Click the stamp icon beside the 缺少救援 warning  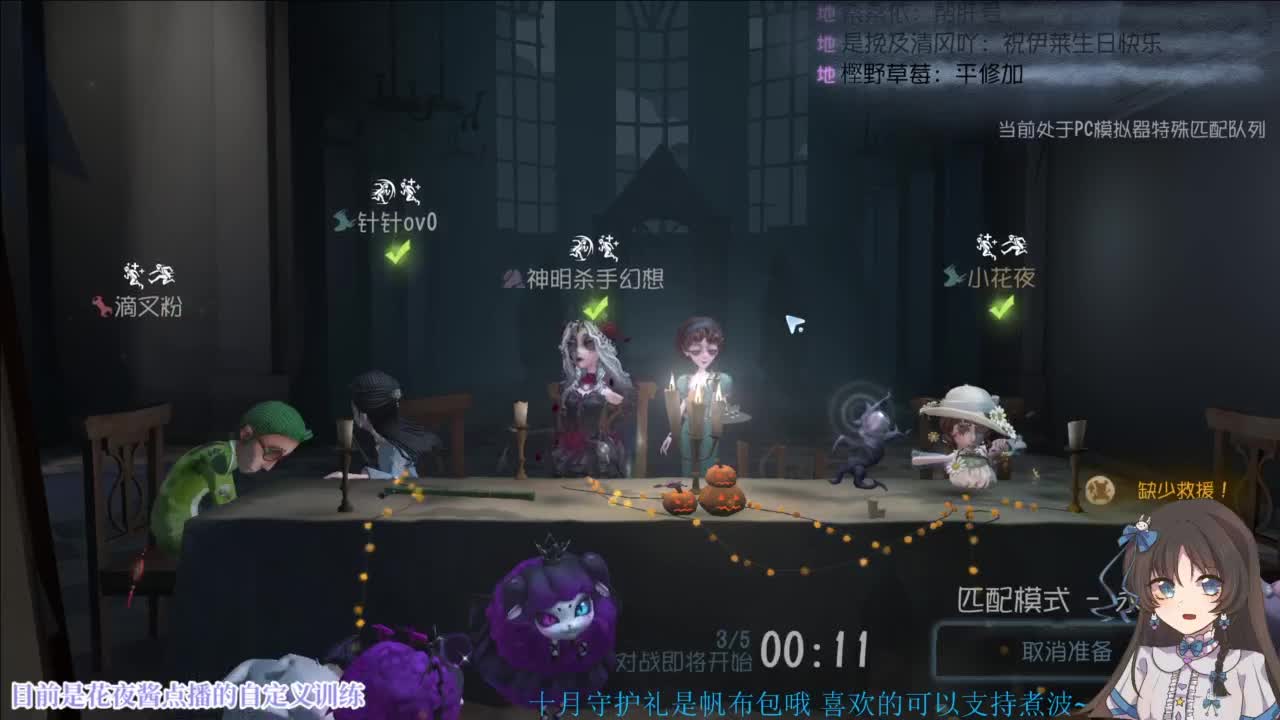coord(1100,489)
